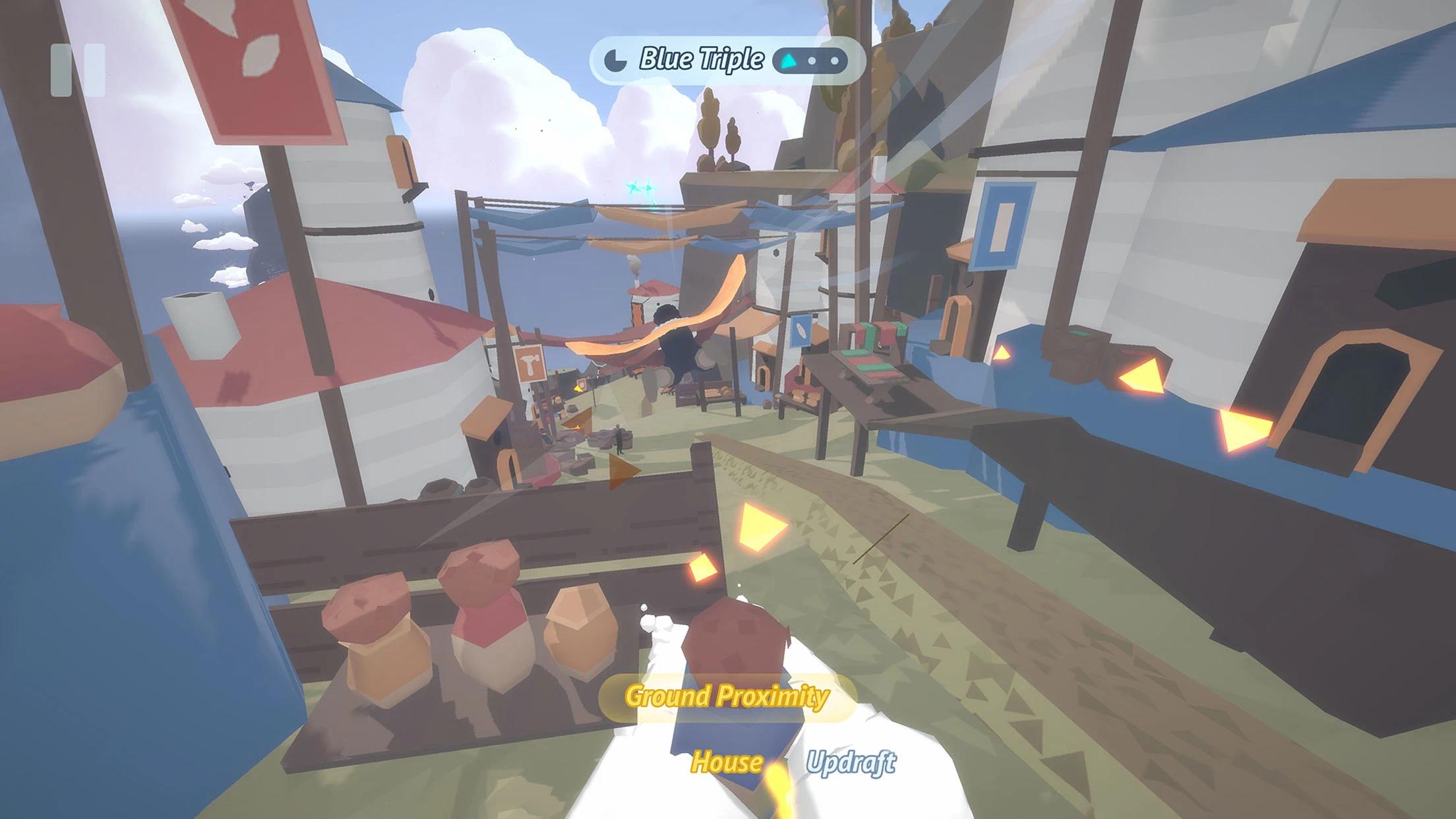Open the Blue Triple objective tracker
The height and width of the screenshot is (819, 1456).
[725, 61]
